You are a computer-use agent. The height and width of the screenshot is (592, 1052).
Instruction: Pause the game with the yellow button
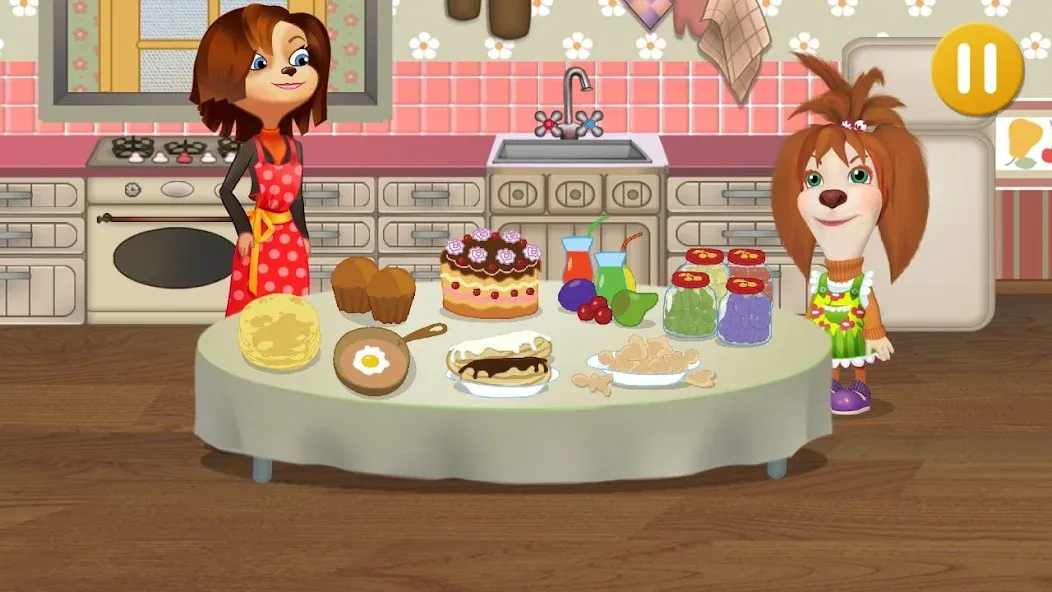[977, 68]
